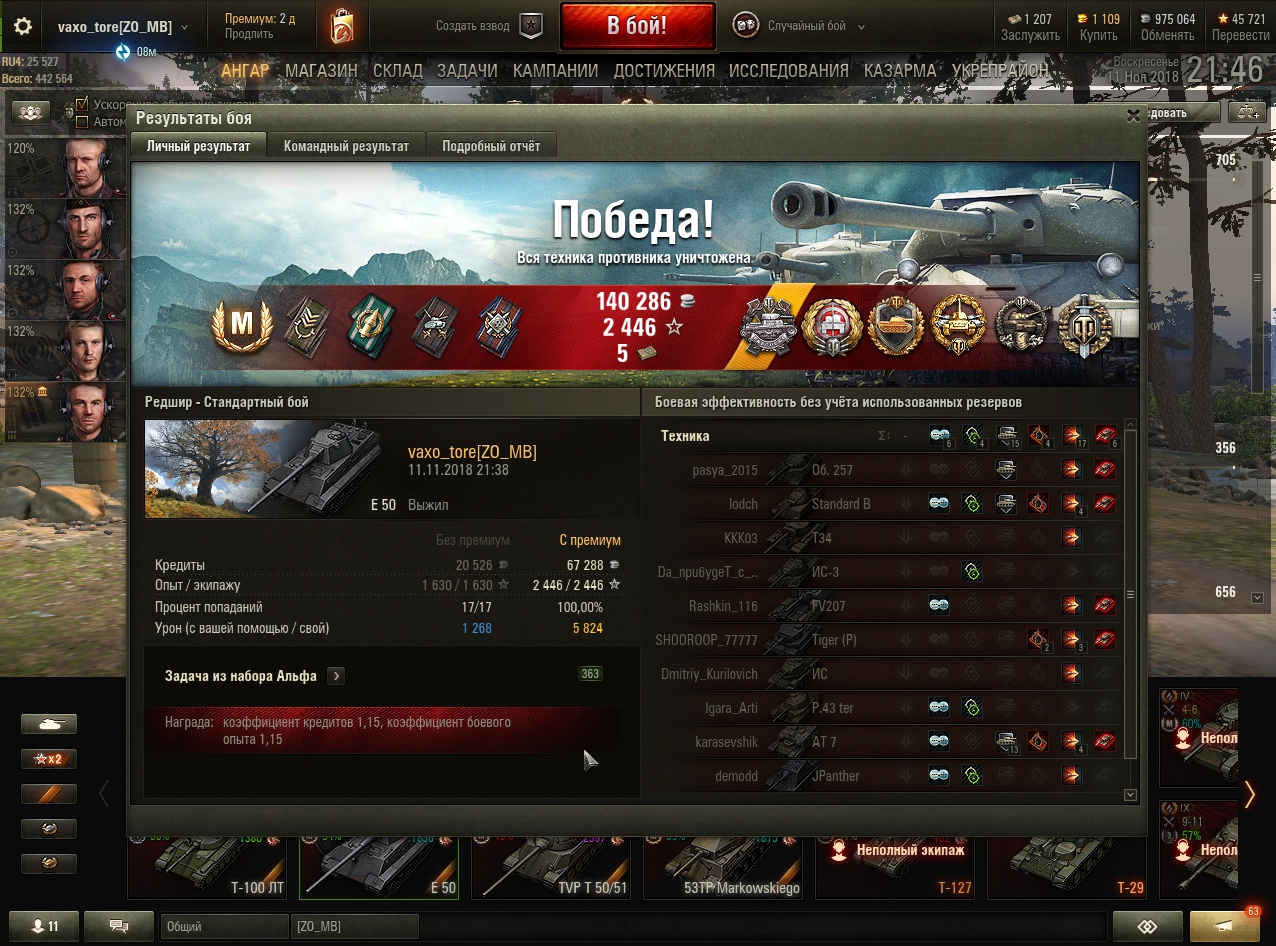1276x946 pixels.
Task: Choose the T-100 ЛТ tank in carousel
Action: tap(207, 865)
